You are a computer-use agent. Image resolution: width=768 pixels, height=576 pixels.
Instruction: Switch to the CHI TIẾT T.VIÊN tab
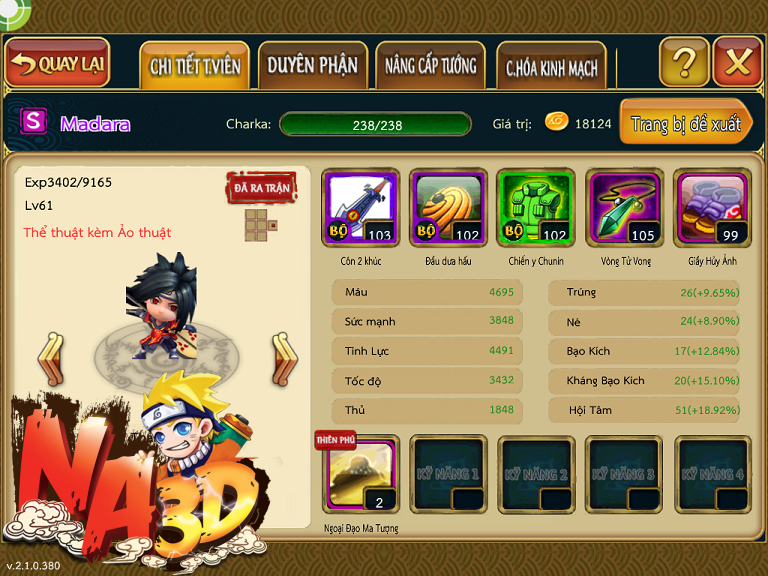click(x=195, y=67)
